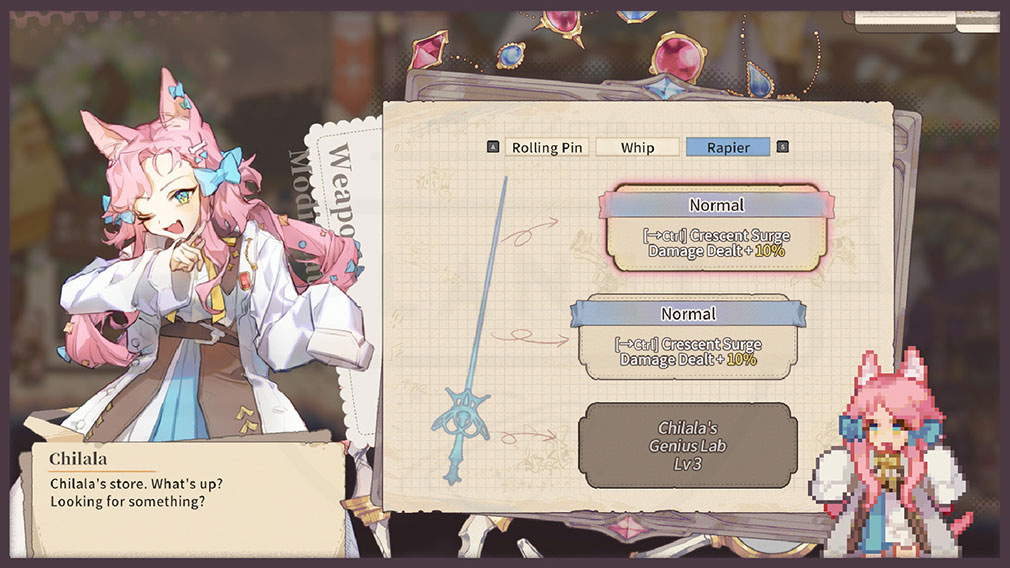Choose the highlighted top Normal modification card

tap(716, 229)
